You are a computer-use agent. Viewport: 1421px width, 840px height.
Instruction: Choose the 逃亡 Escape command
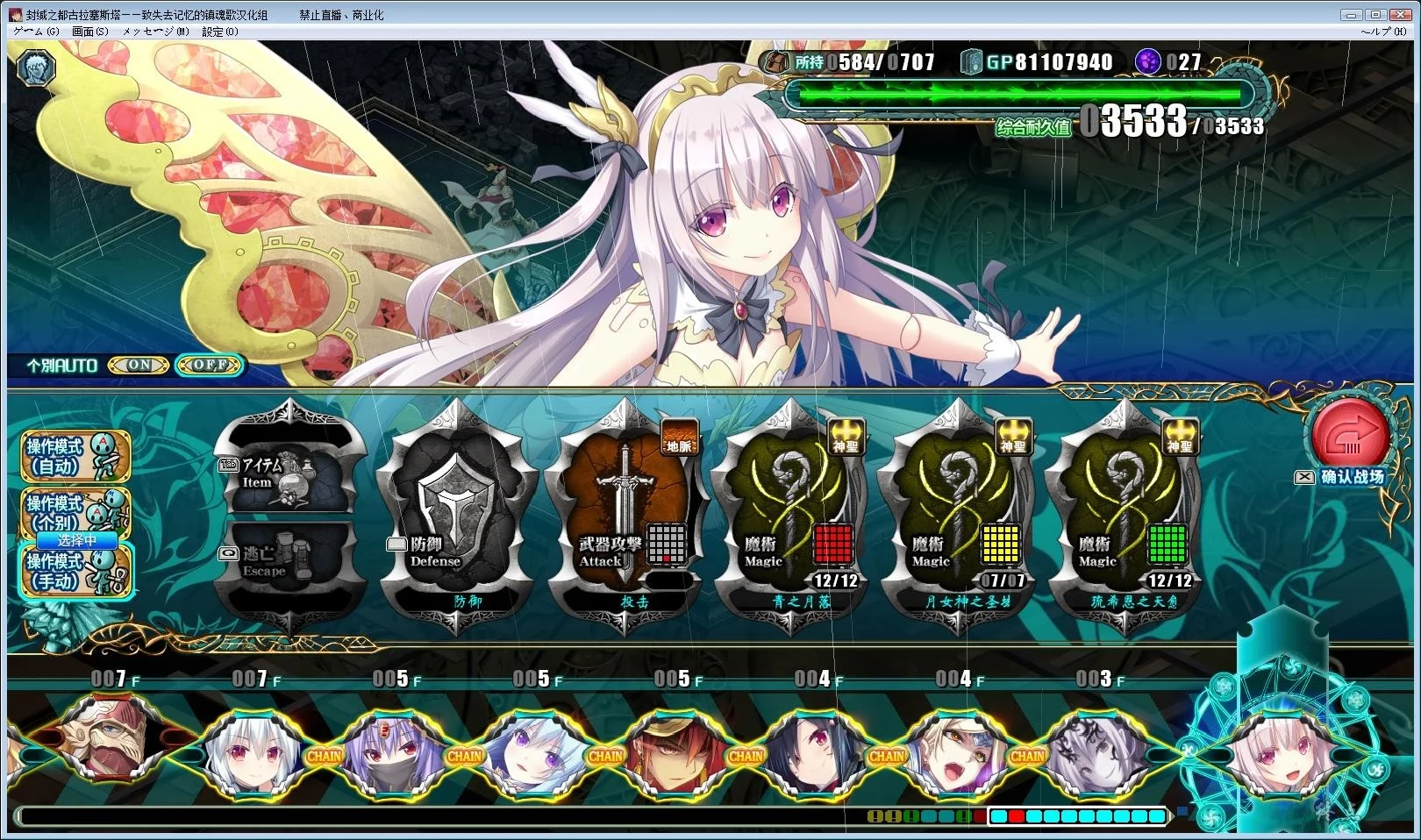(289, 561)
